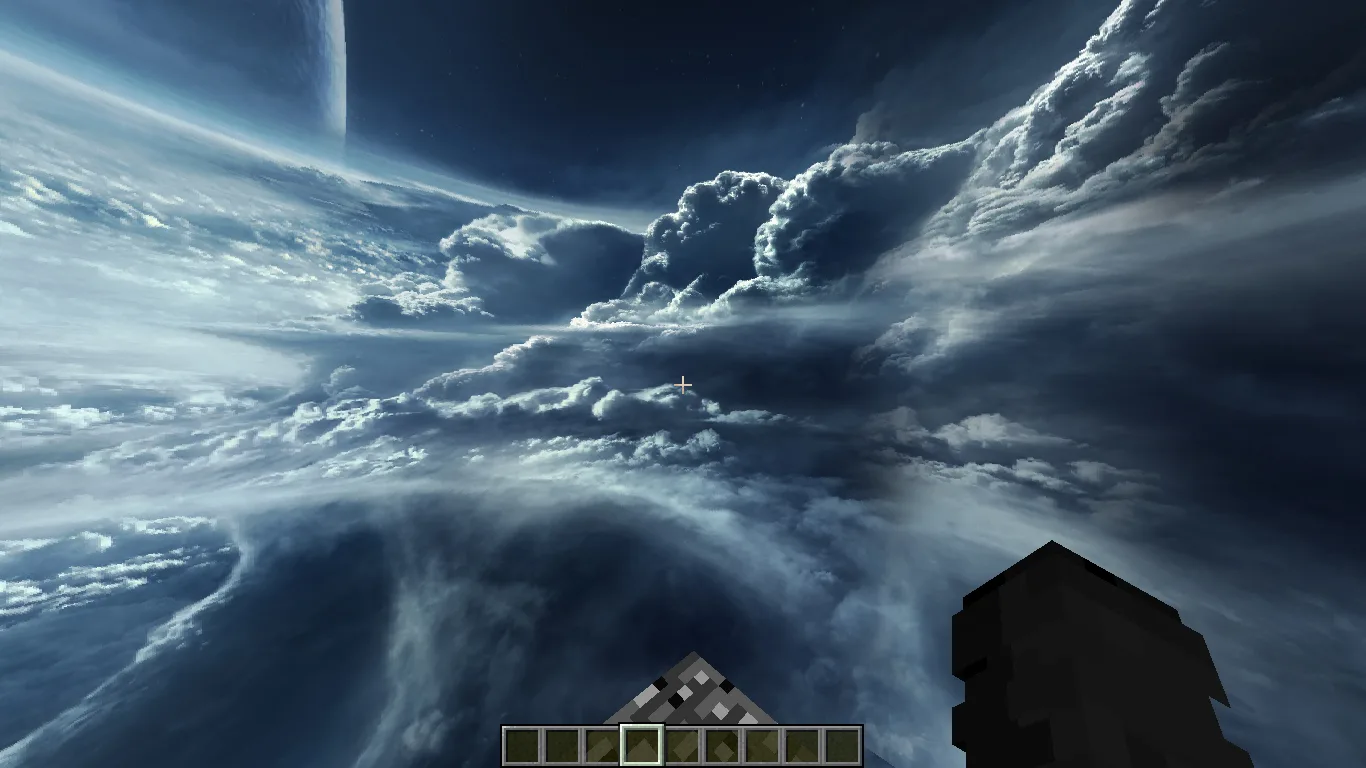Select the fifth hotbar slot
The height and width of the screenshot is (768, 1366).
click(x=683, y=743)
